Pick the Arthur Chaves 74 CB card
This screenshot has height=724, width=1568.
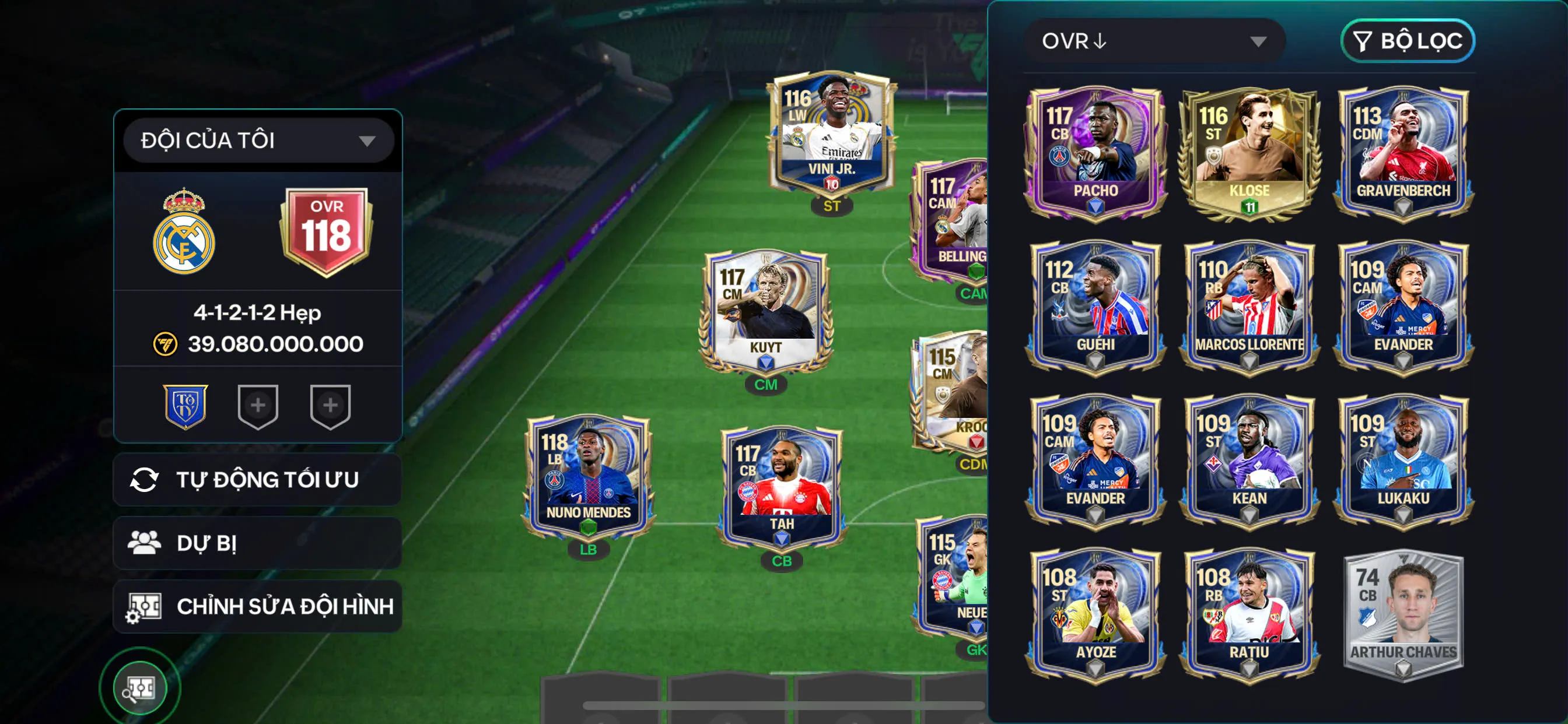click(x=1403, y=614)
